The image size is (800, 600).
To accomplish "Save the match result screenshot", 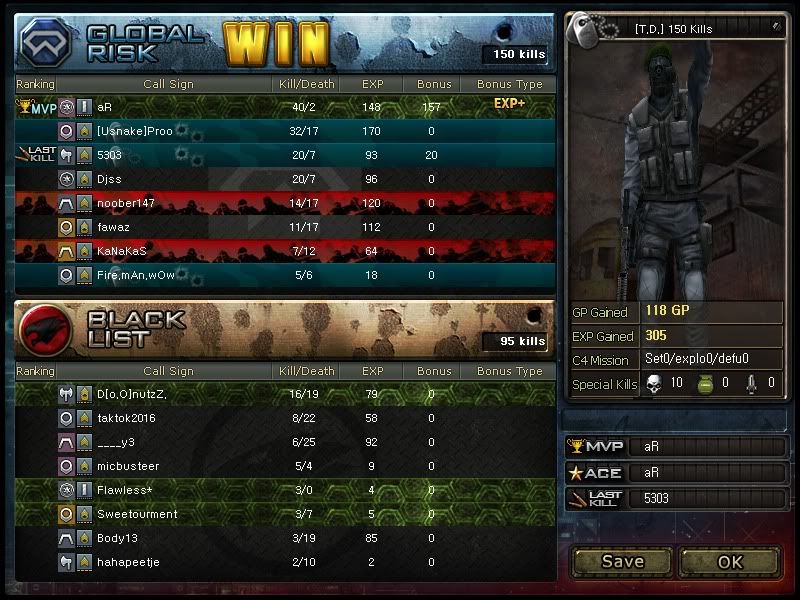I will (x=622, y=561).
